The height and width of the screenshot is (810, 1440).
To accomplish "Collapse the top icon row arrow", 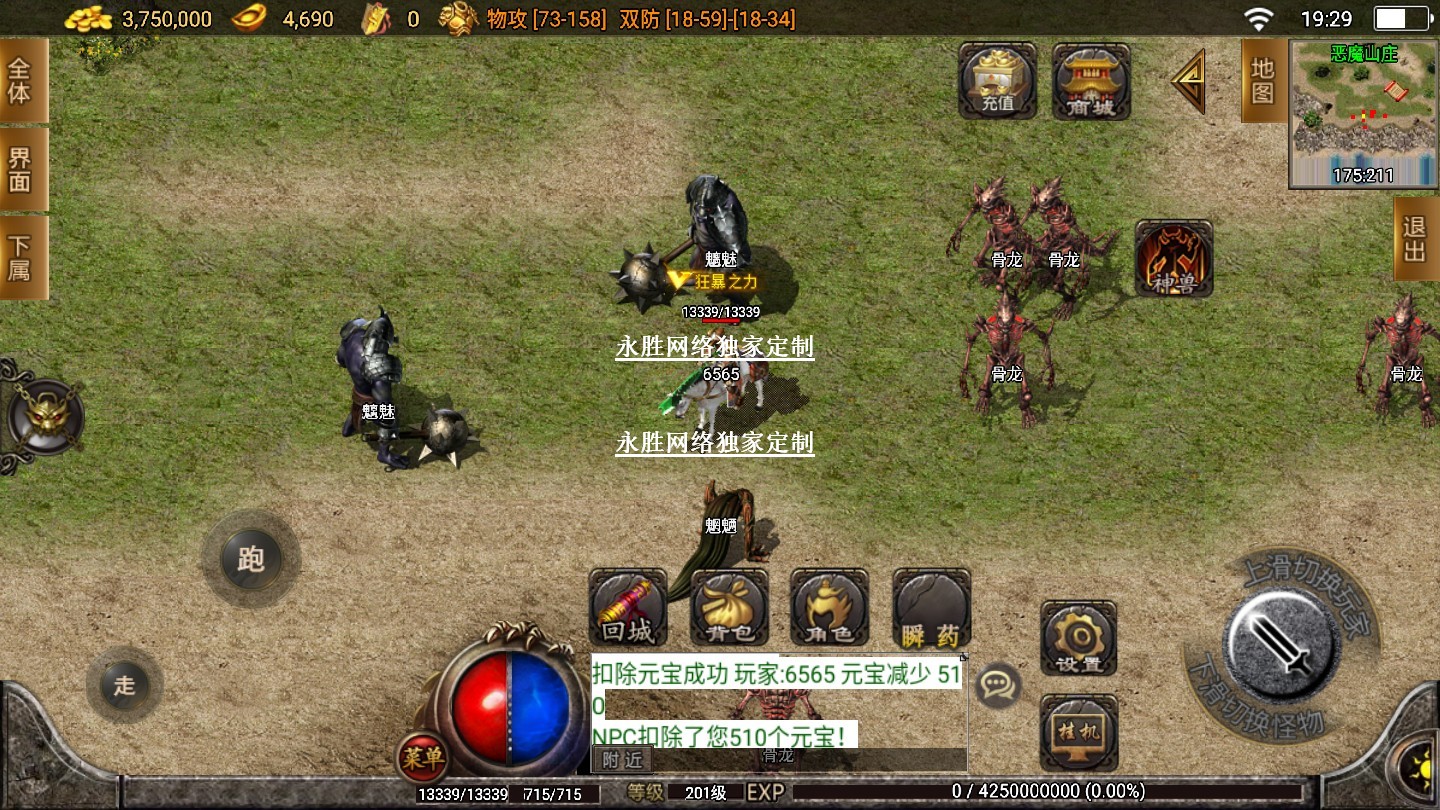I will (1189, 81).
